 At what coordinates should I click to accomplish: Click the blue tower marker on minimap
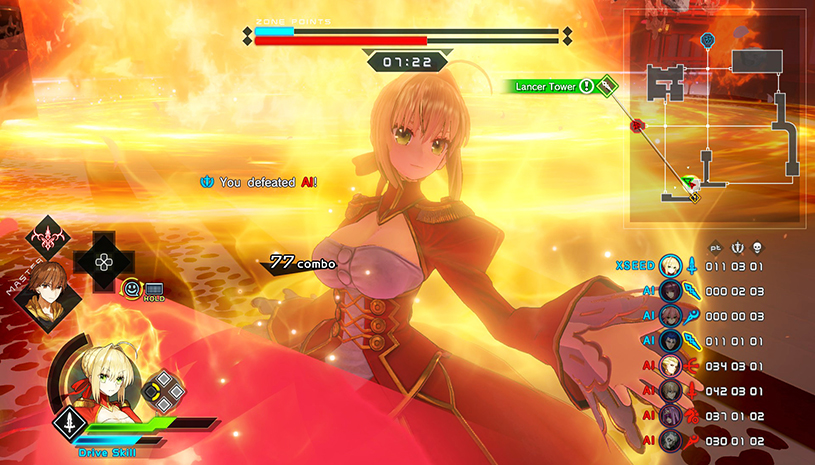point(708,40)
